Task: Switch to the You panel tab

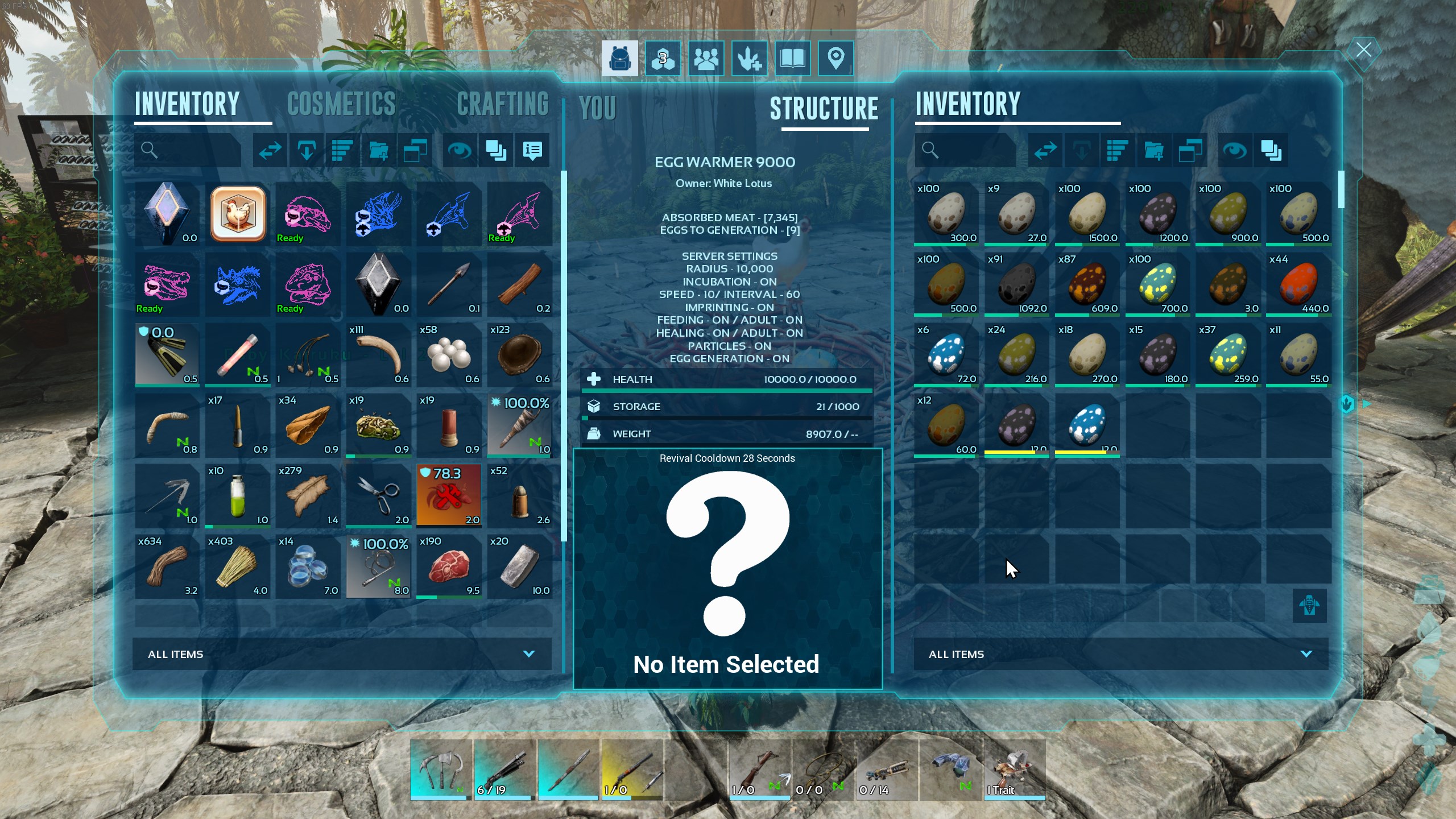Action: point(597,108)
